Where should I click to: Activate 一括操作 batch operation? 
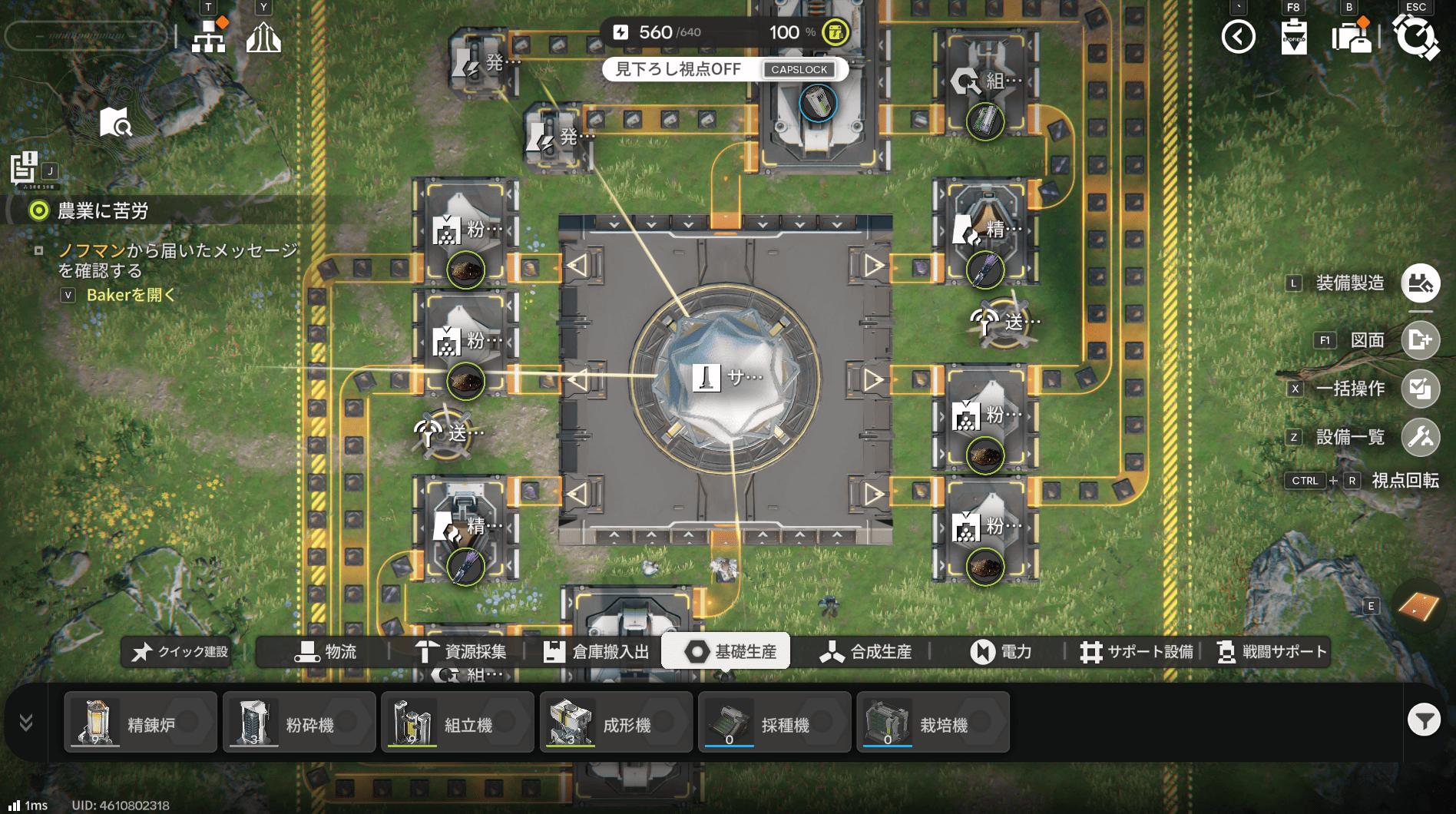1420,389
